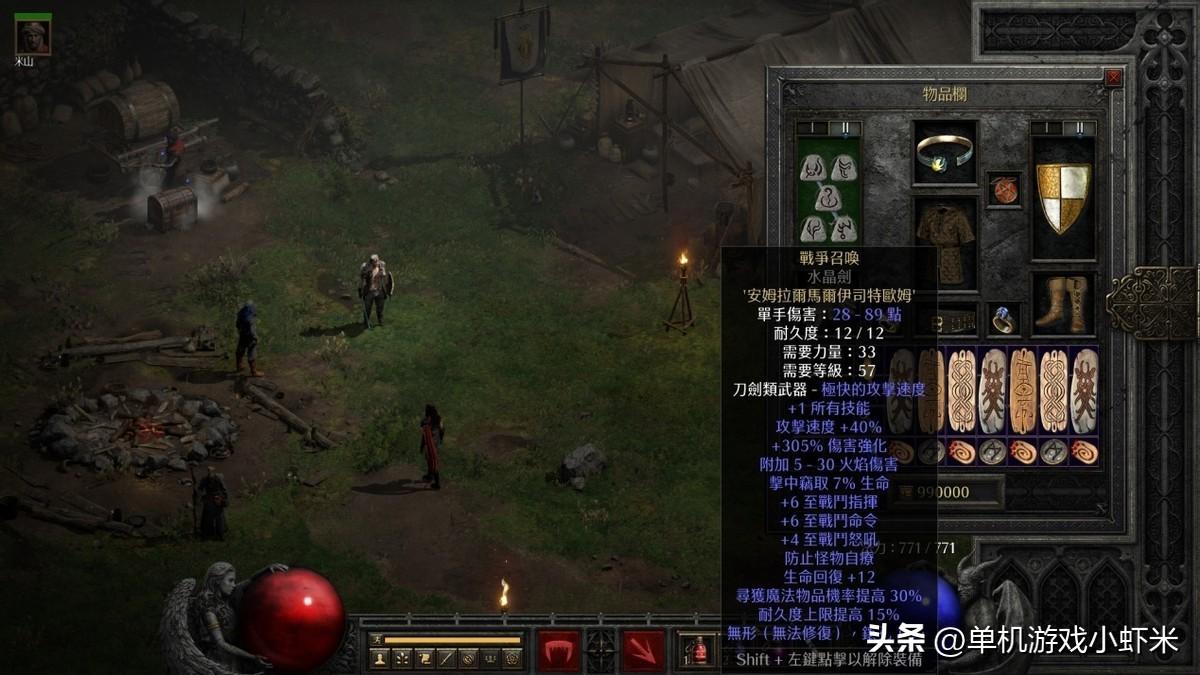Open the quest log scroll icon
This screenshot has width=1200, height=675.
pos(424,658)
